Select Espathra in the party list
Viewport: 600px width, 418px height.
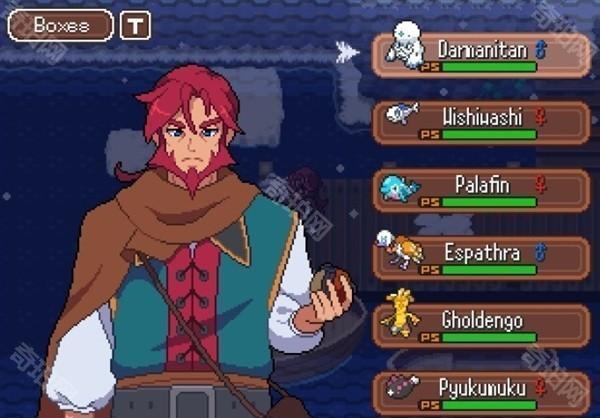(481, 258)
